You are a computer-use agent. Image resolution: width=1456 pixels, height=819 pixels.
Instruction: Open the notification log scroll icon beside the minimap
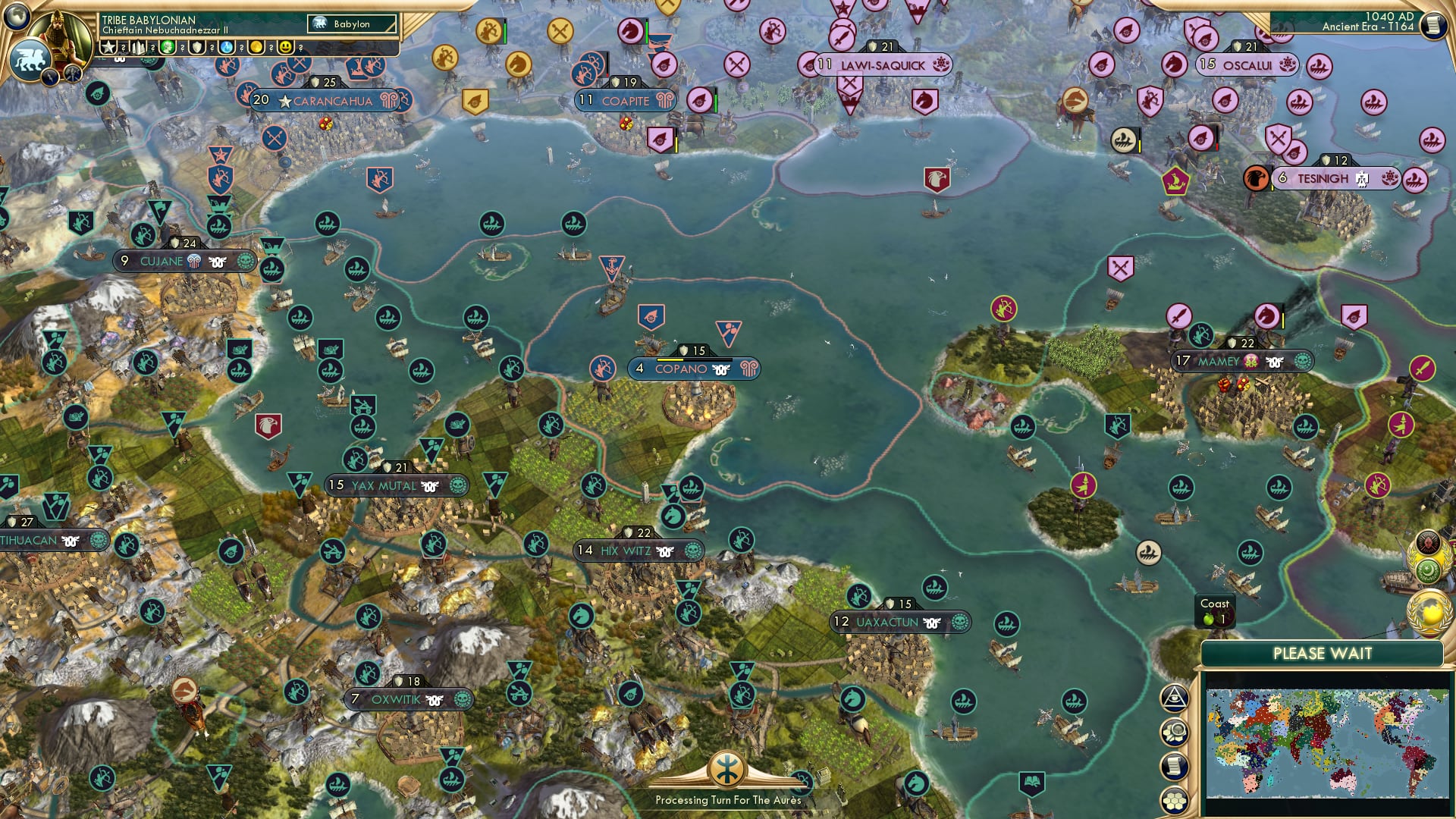coord(1175,764)
